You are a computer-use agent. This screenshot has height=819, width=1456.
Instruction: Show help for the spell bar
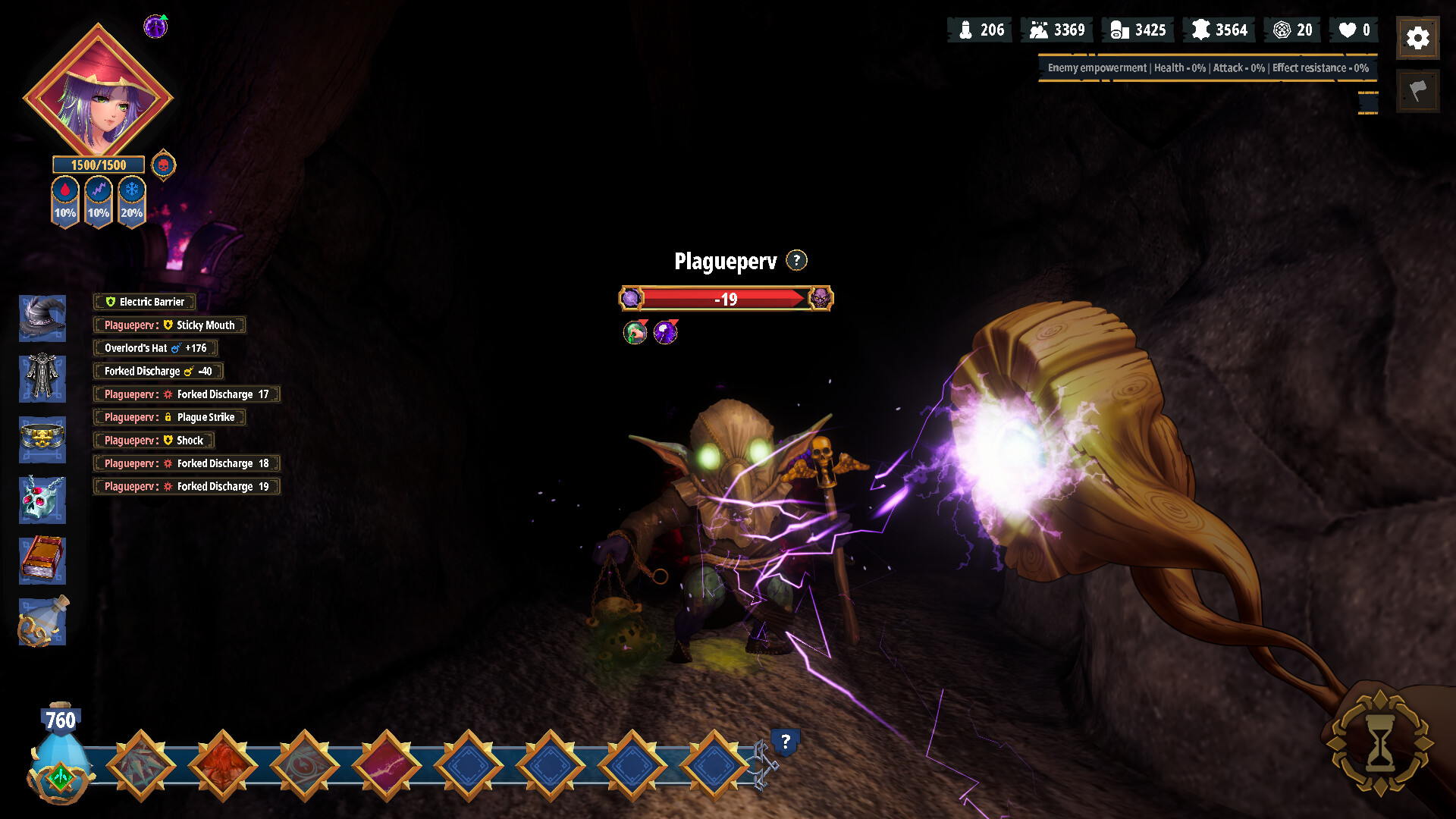point(786,741)
